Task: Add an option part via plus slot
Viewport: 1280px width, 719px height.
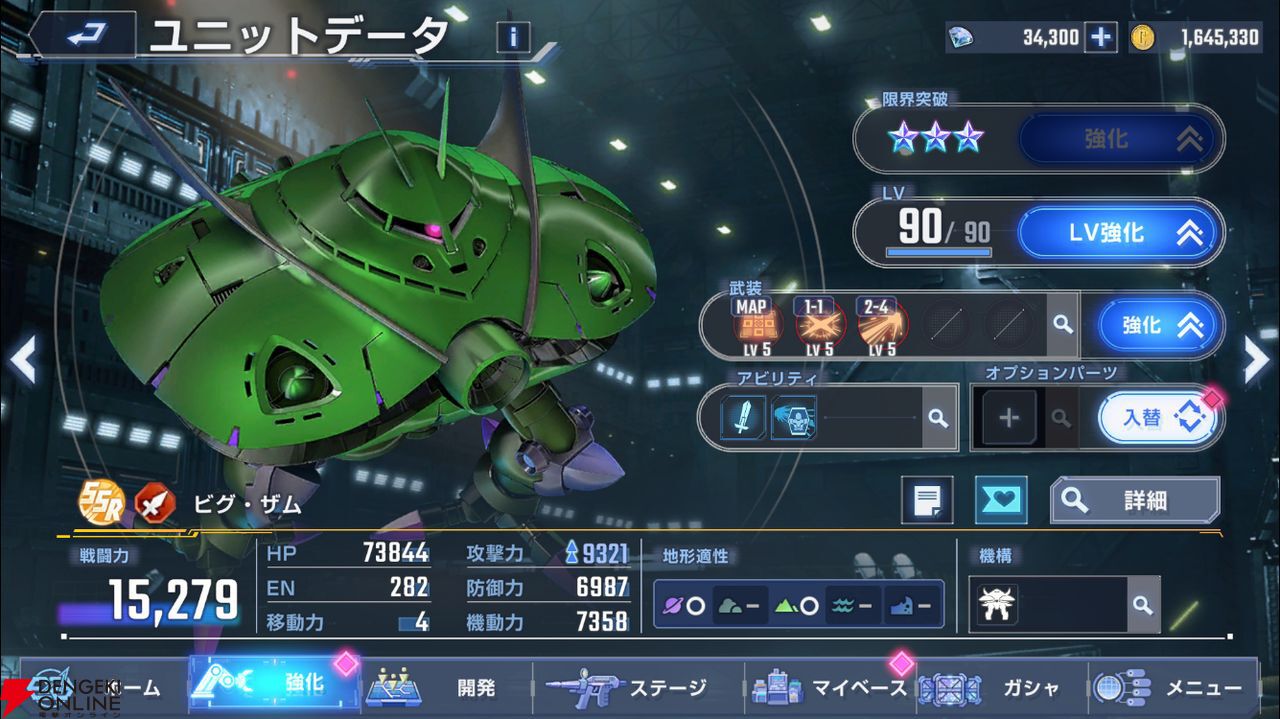Action: point(1009,417)
